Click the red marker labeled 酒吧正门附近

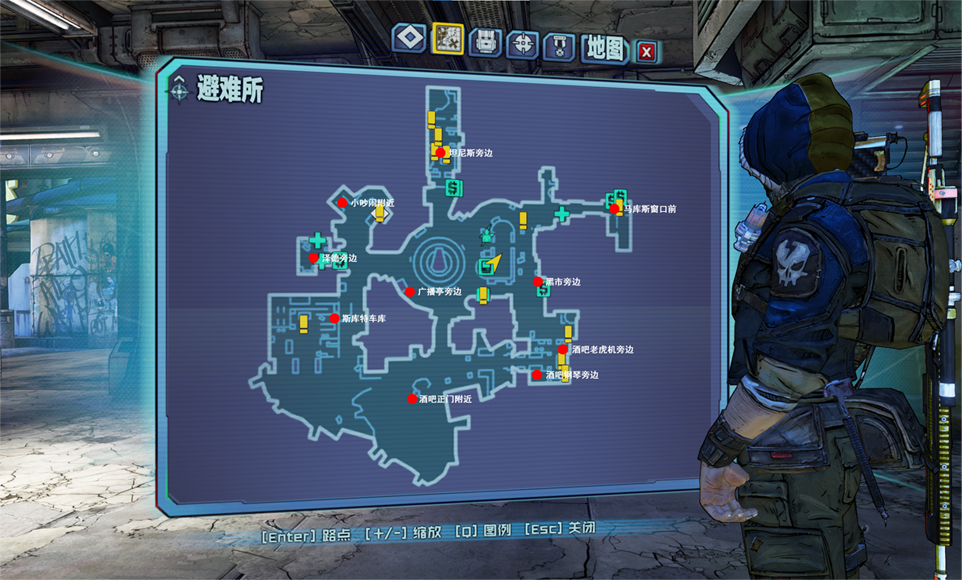point(411,398)
